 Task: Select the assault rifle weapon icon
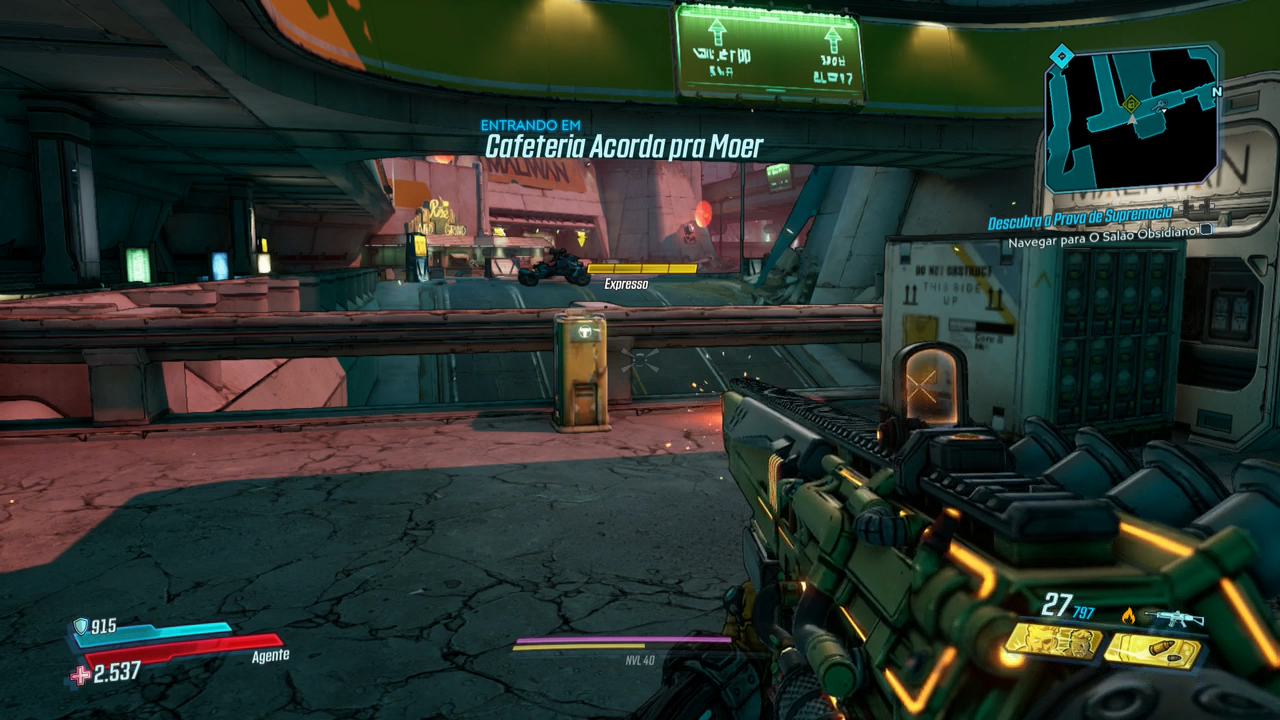[1174, 619]
